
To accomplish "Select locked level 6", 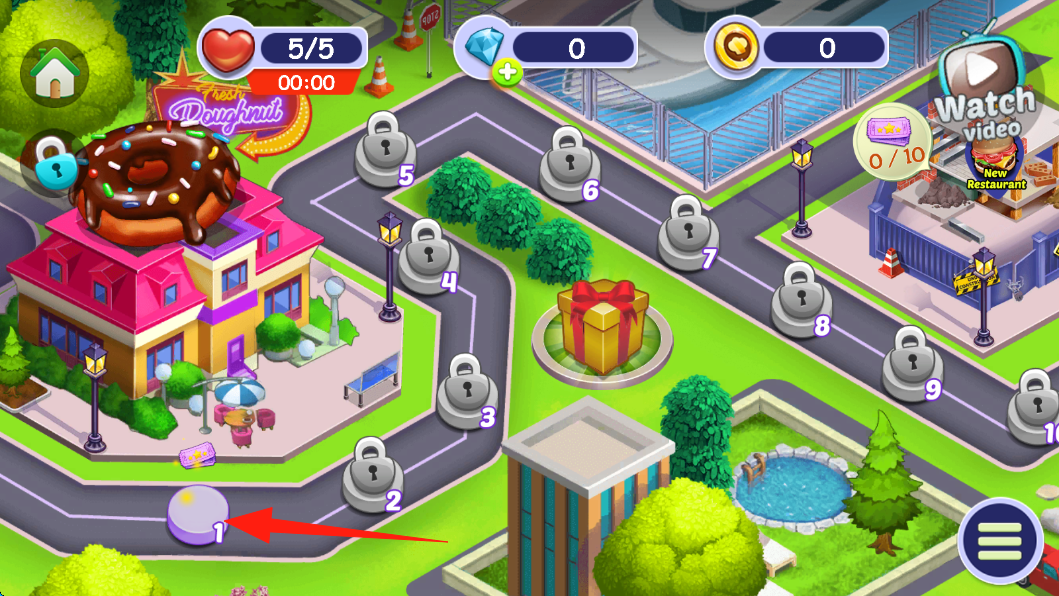I will pyautogui.click(x=568, y=163).
